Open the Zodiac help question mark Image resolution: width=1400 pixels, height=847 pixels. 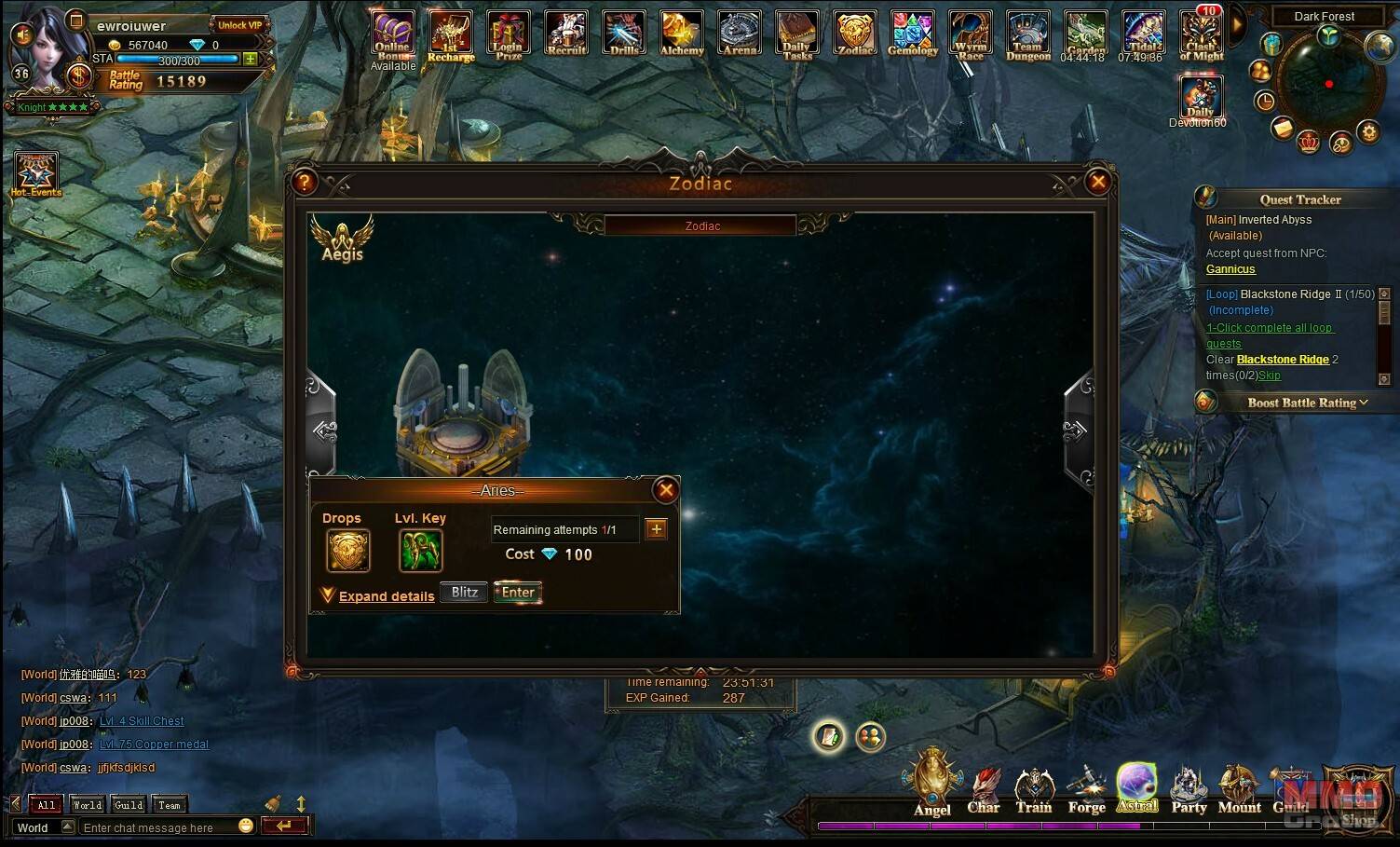pos(305,182)
